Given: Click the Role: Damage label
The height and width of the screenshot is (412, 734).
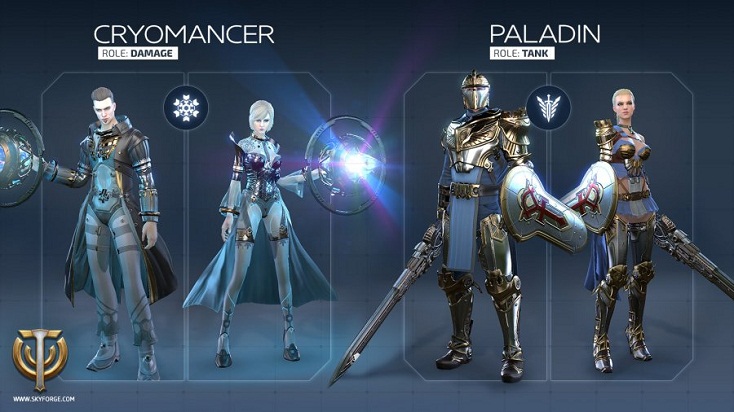Looking at the screenshot, I should [138, 53].
